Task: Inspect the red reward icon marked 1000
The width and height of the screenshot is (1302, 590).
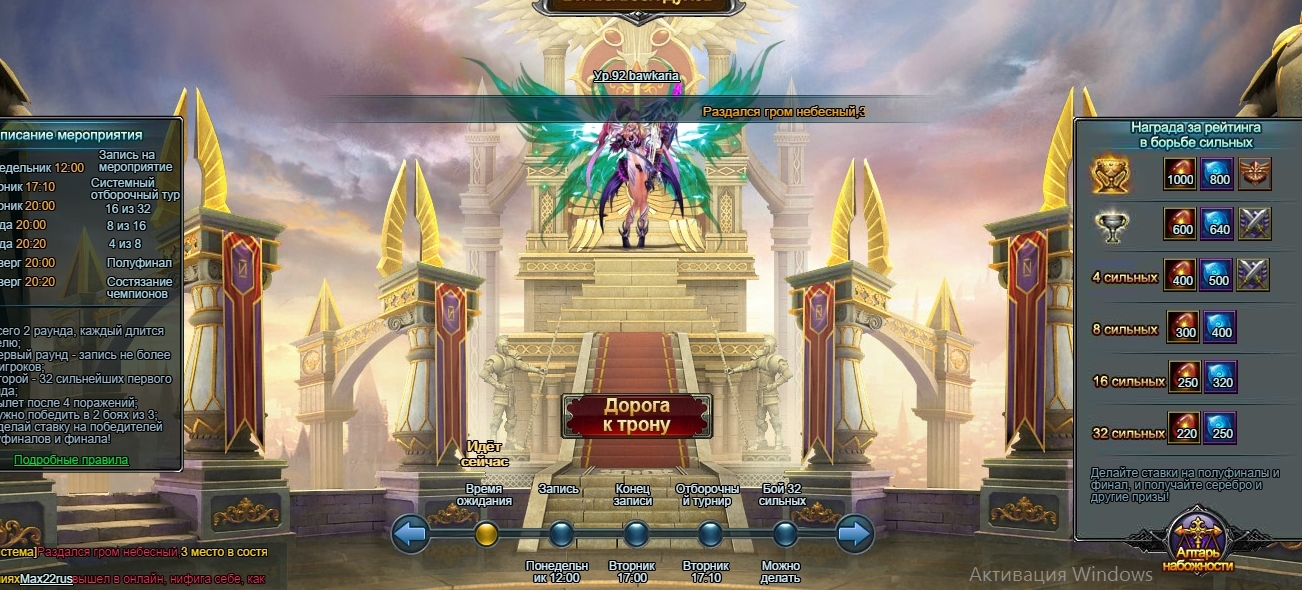Action: click(x=1180, y=174)
